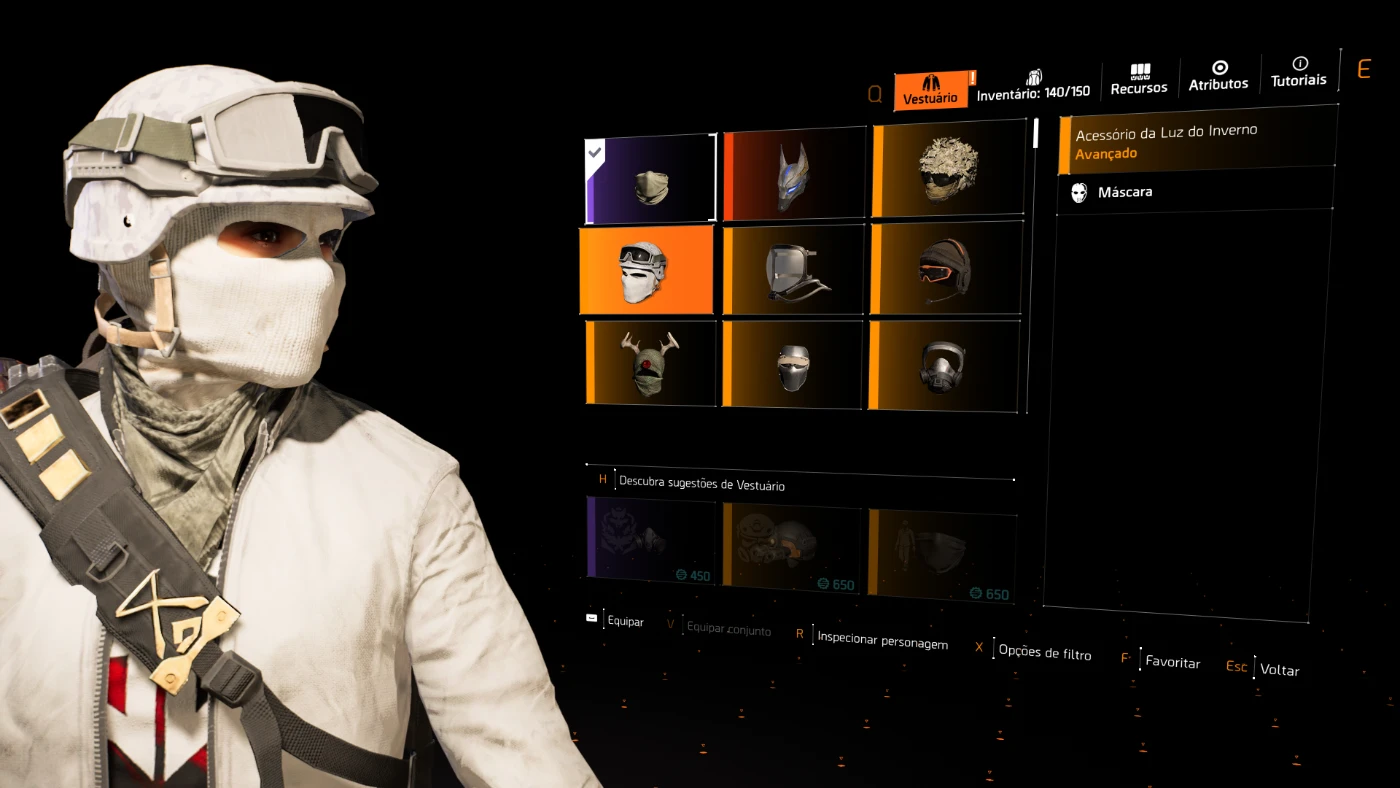Screen dimensions: 1400x788
Task: Select the camouflage ghillie hood mask
Action: tap(947, 169)
